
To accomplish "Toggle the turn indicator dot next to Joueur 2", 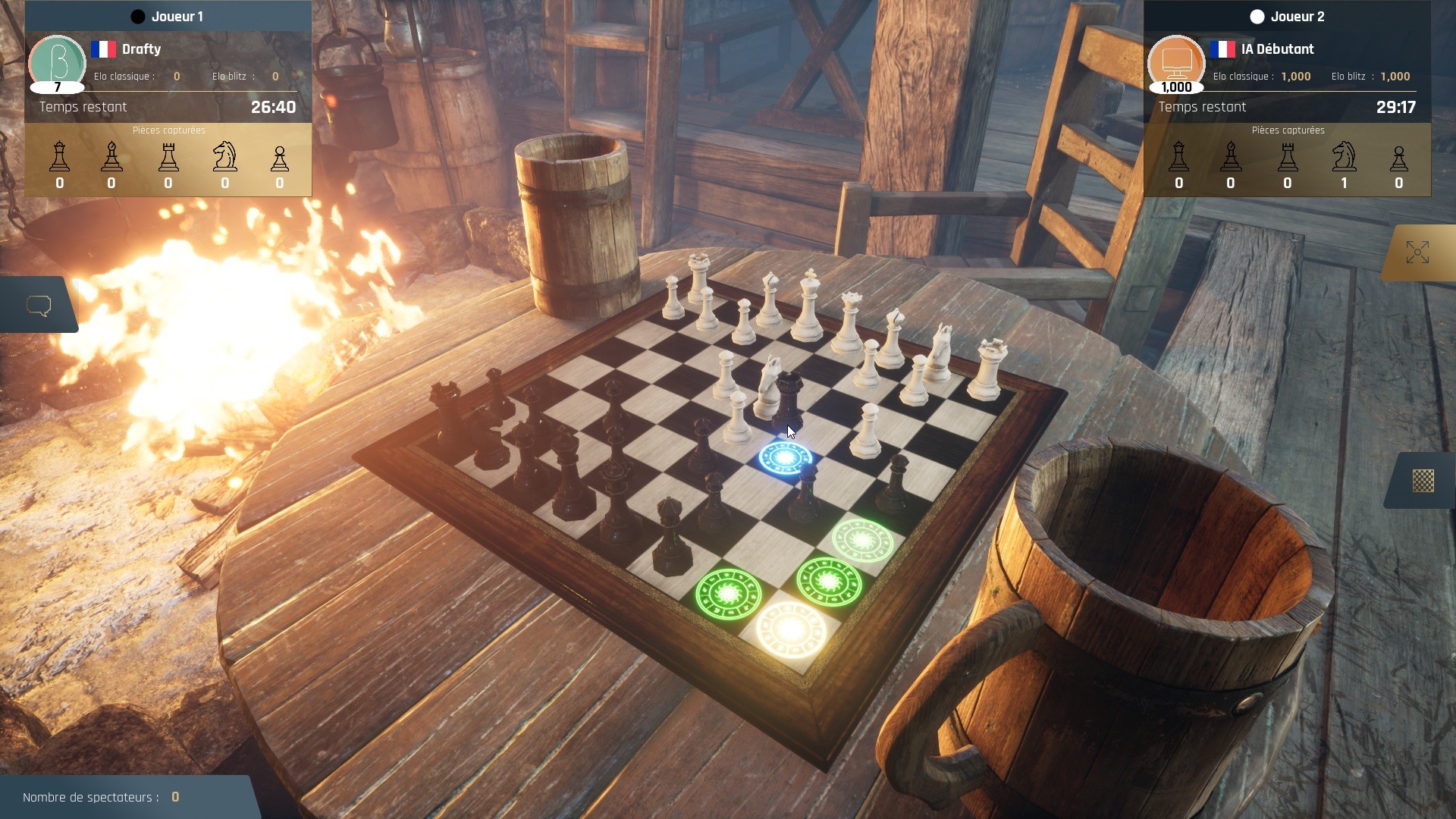I will tap(1258, 16).
